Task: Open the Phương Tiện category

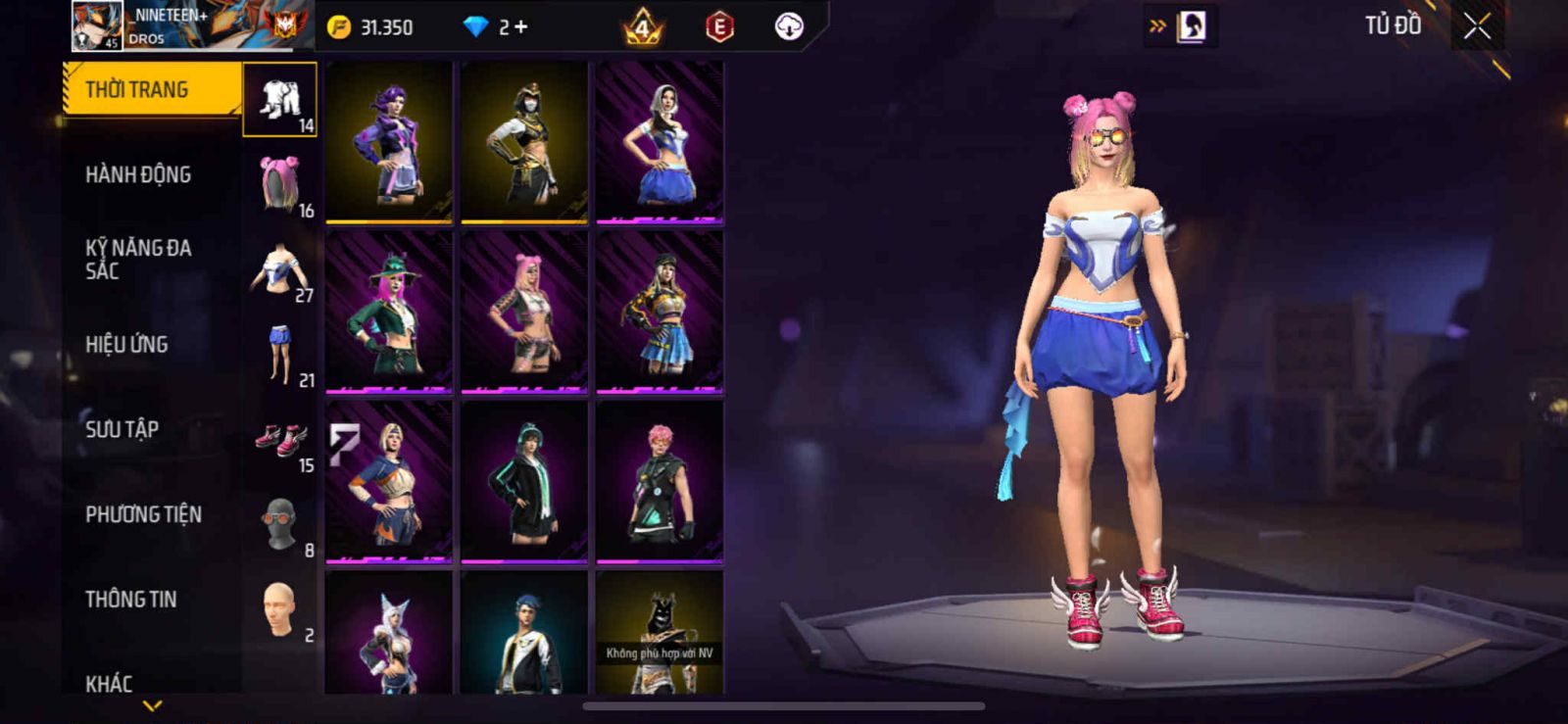Action: tap(143, 514)
